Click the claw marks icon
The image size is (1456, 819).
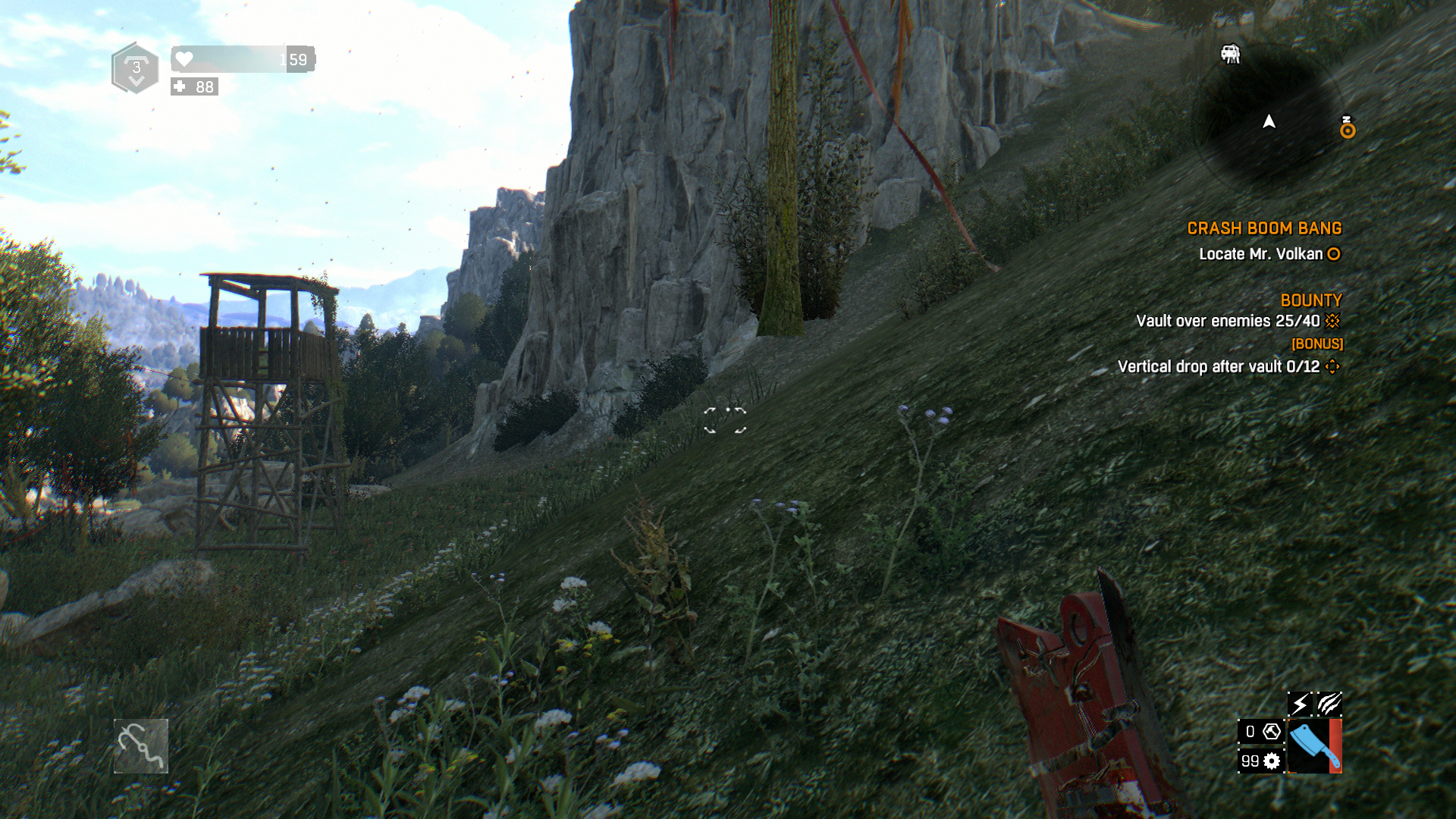pos(1329,704)
